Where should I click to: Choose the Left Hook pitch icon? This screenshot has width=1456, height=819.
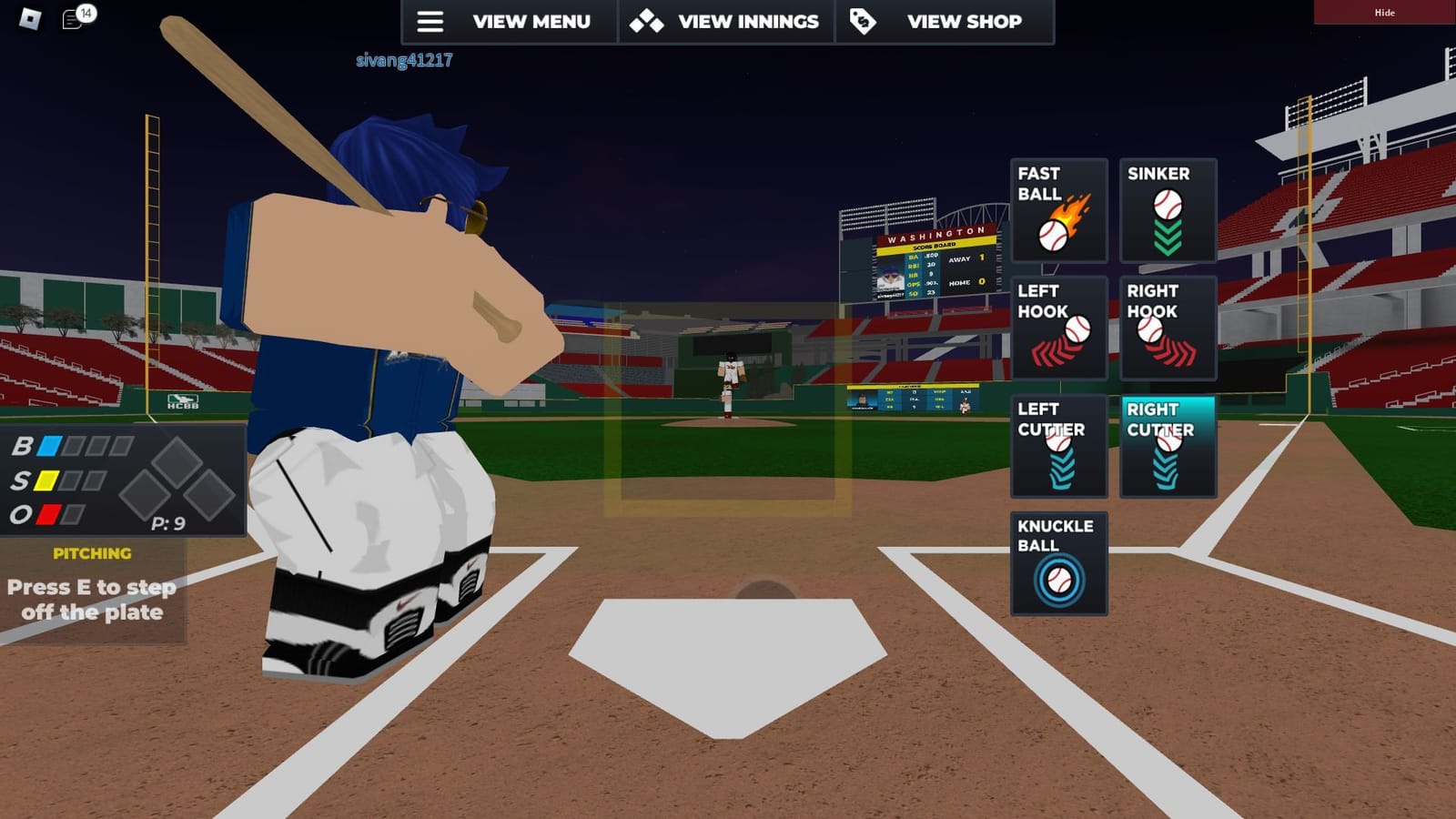pyautogui.click(x=1058, y=328)
